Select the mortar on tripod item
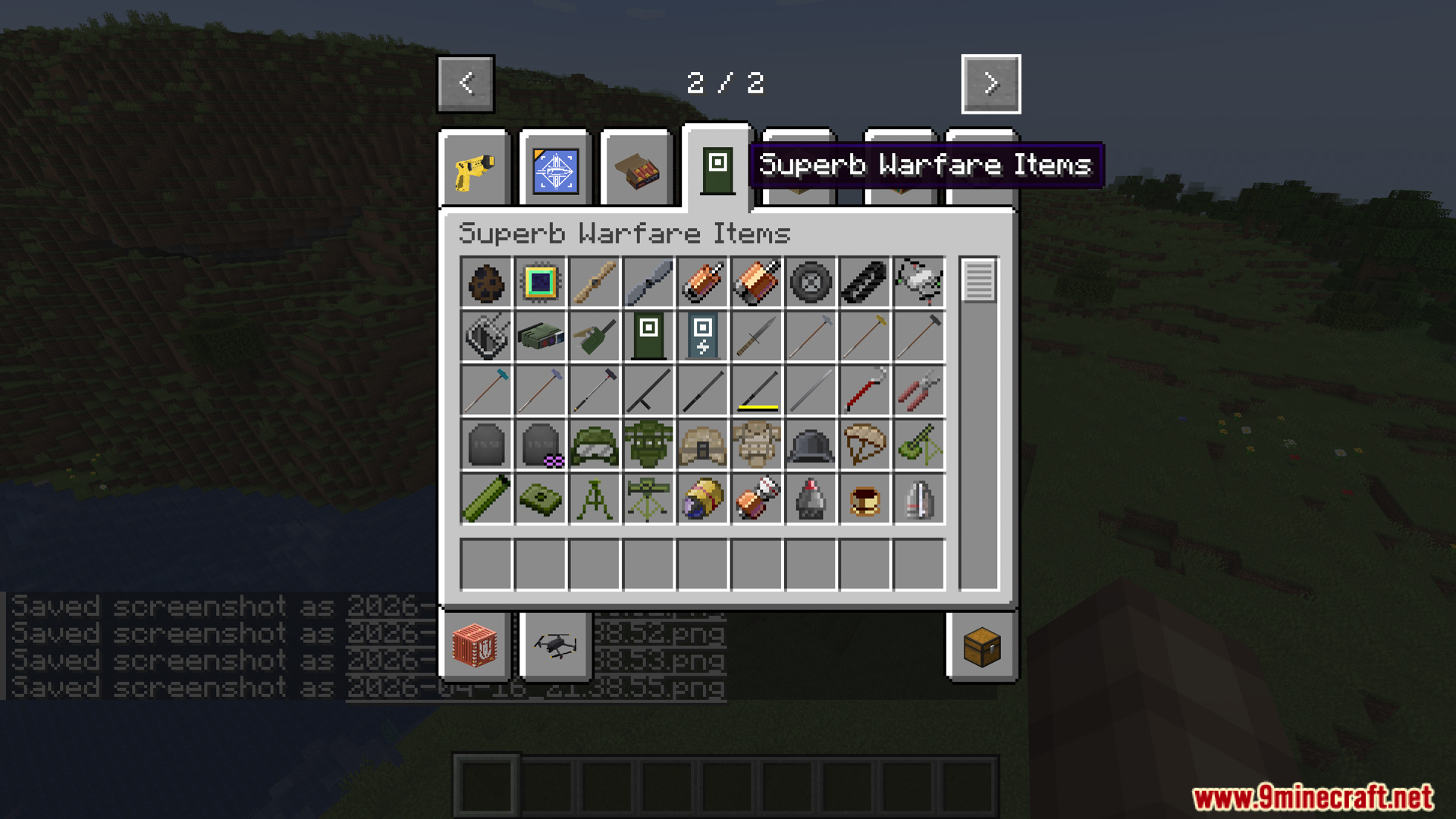Image resolution: width=1456 pixels, height=819 pixels. 648,499
